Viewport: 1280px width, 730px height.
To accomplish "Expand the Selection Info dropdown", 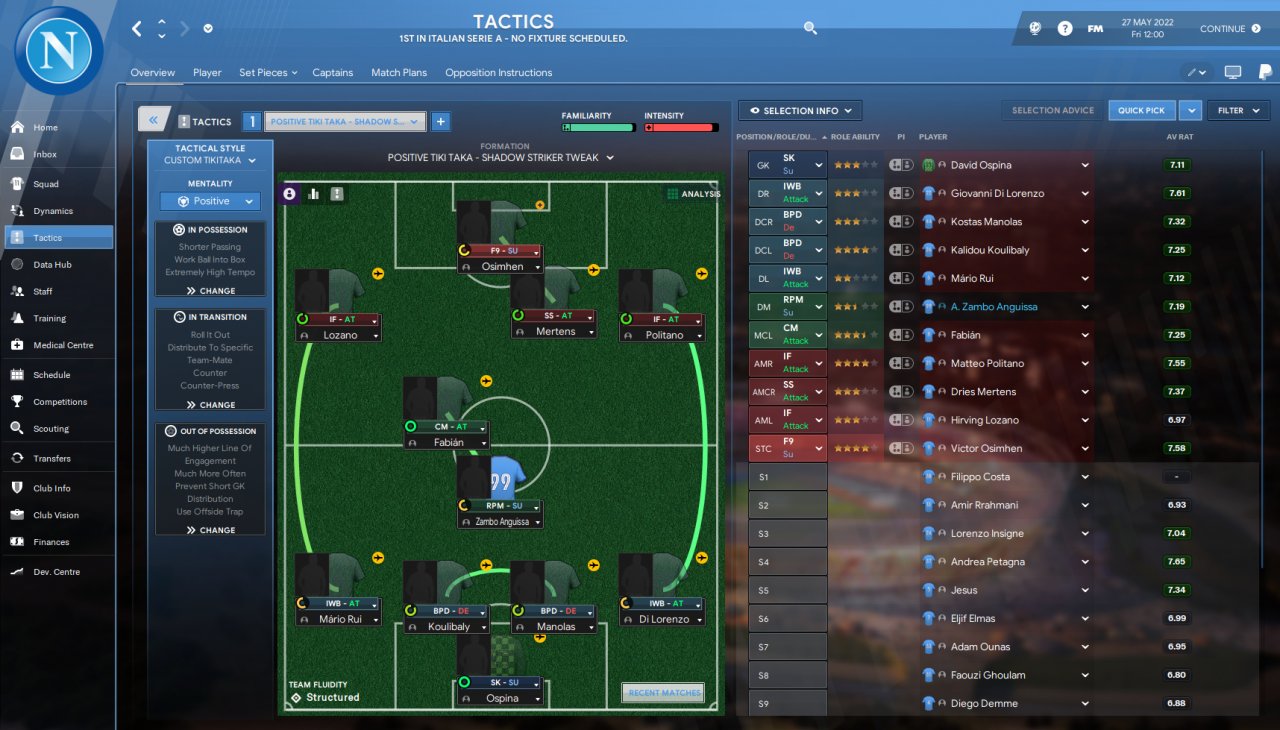I will pyautogui.click(x=800, y=111).
